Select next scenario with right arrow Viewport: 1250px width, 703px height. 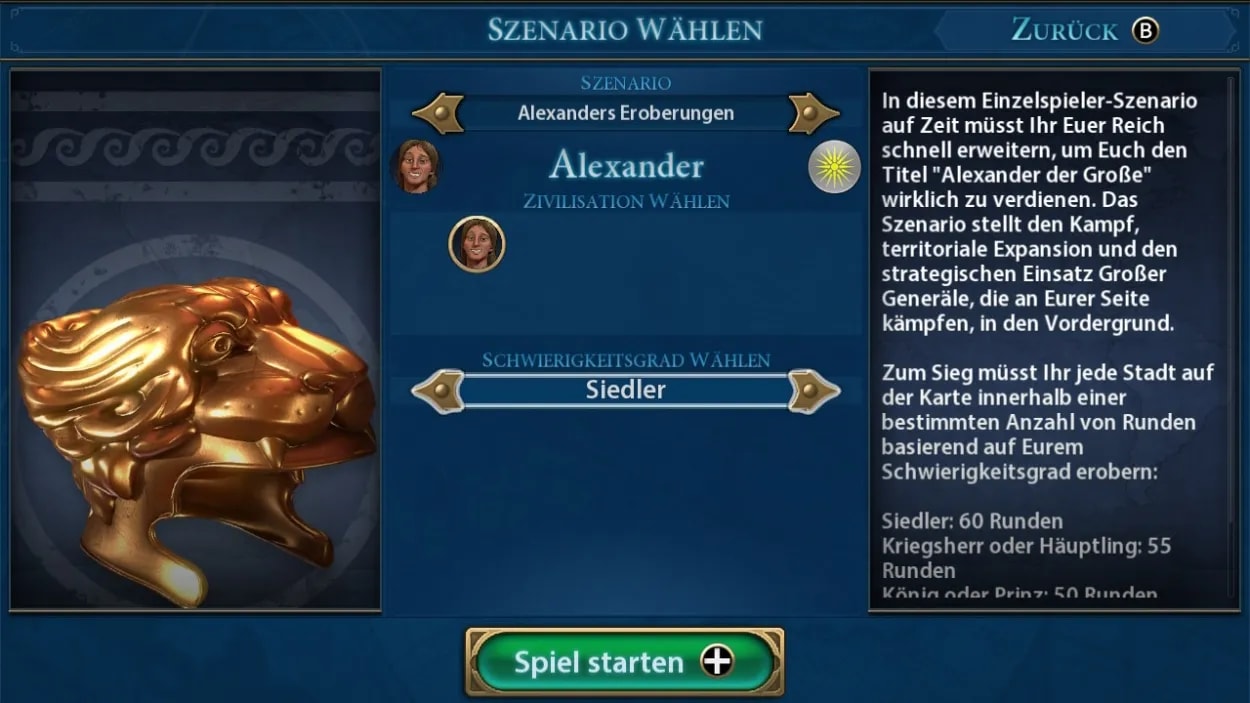813,113
